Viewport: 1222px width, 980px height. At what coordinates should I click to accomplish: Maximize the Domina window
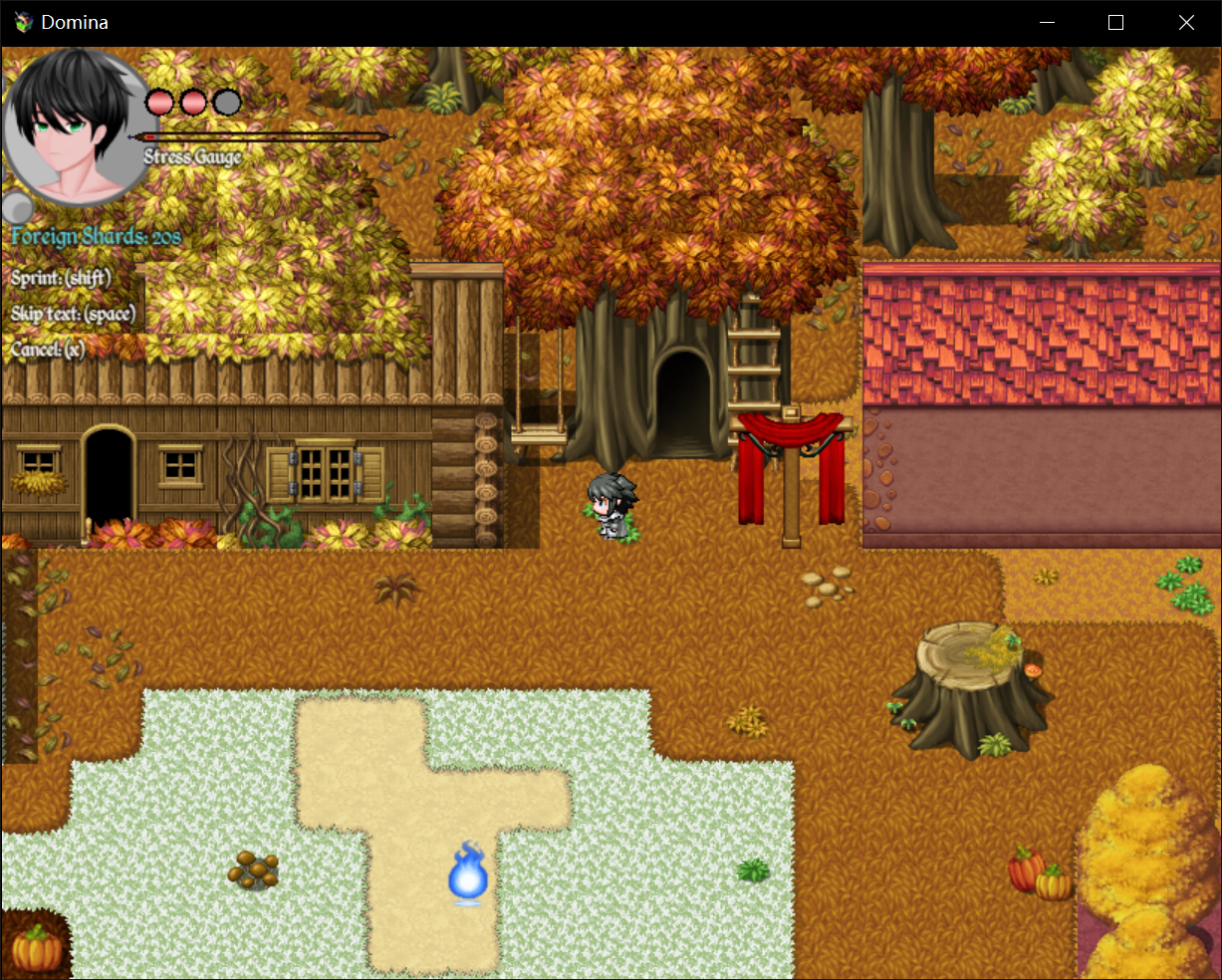click(x=1115, y=22)
